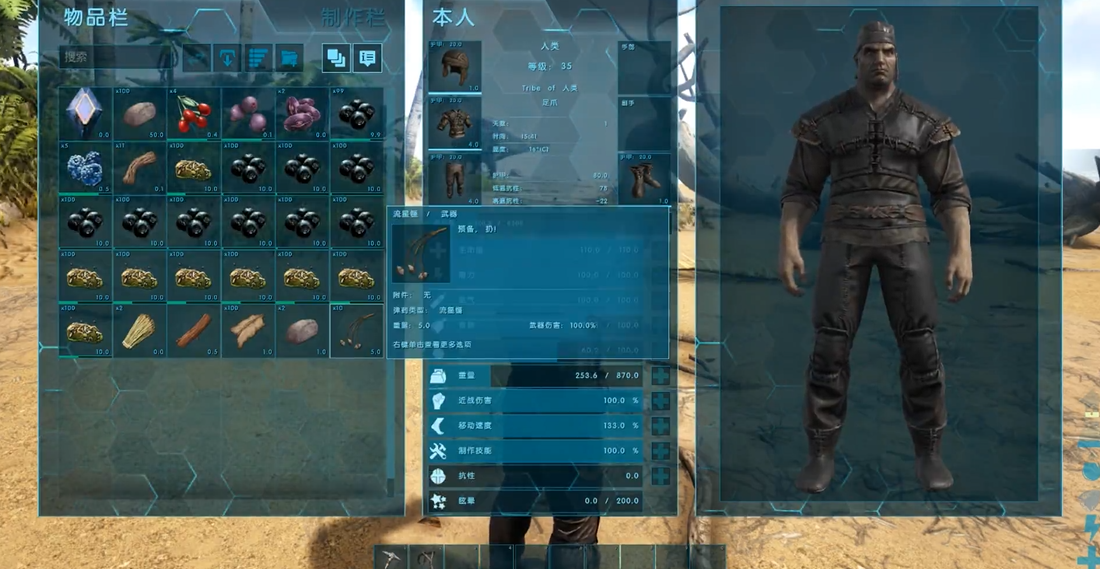
Task: Select the equipped leather boots slot
Action: [644, 179]
